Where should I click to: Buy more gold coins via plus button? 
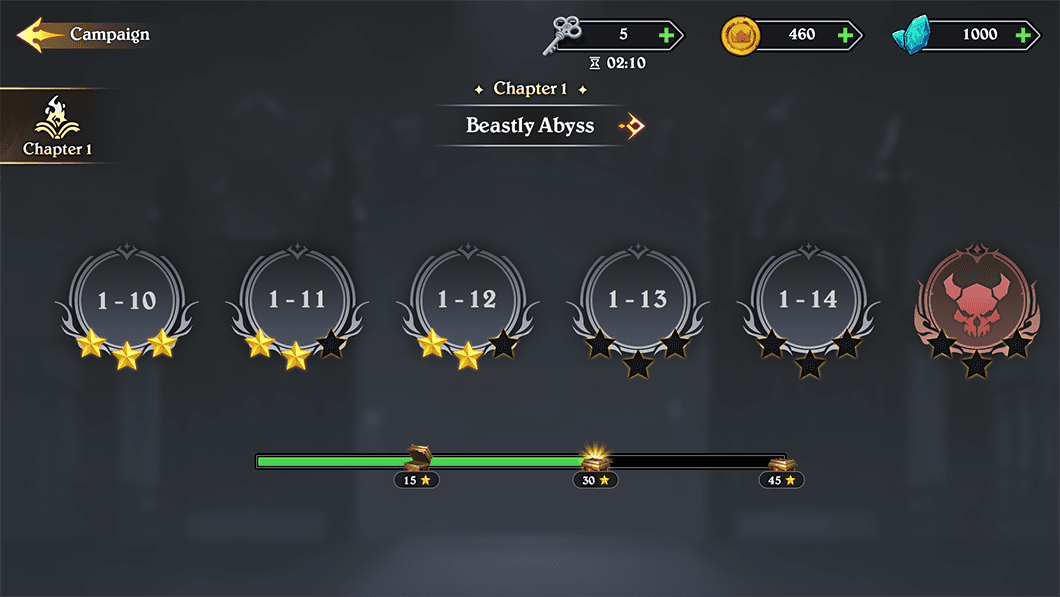tap(845, 35)
